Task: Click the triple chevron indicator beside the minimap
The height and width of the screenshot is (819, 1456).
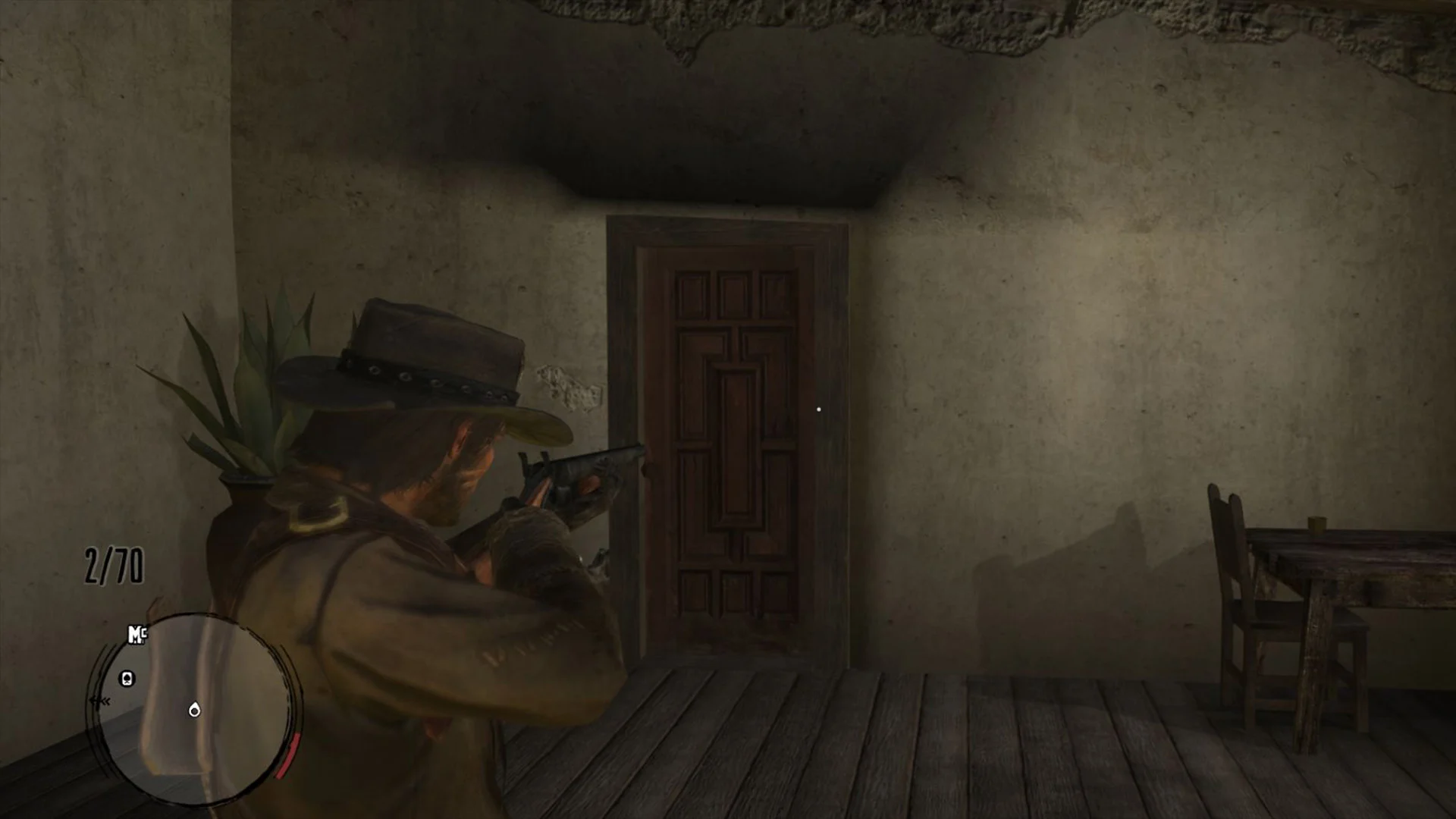Action: (100, 701)
